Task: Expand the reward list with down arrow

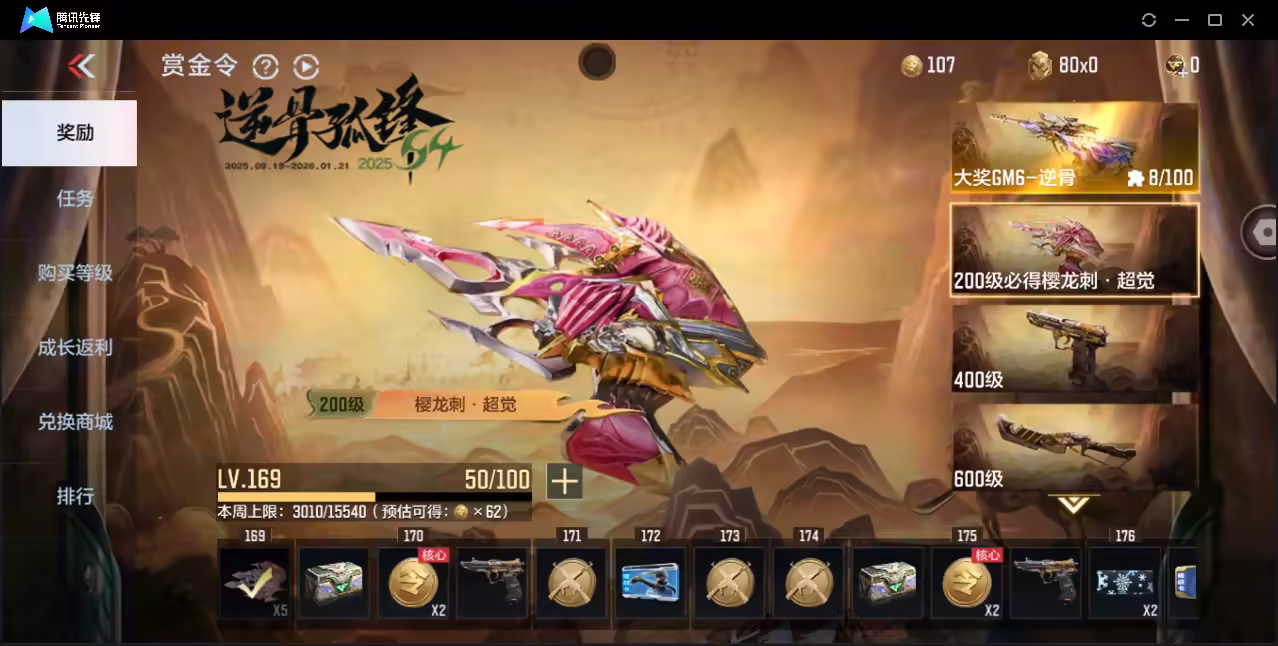Action: (x=1073, y=504)
